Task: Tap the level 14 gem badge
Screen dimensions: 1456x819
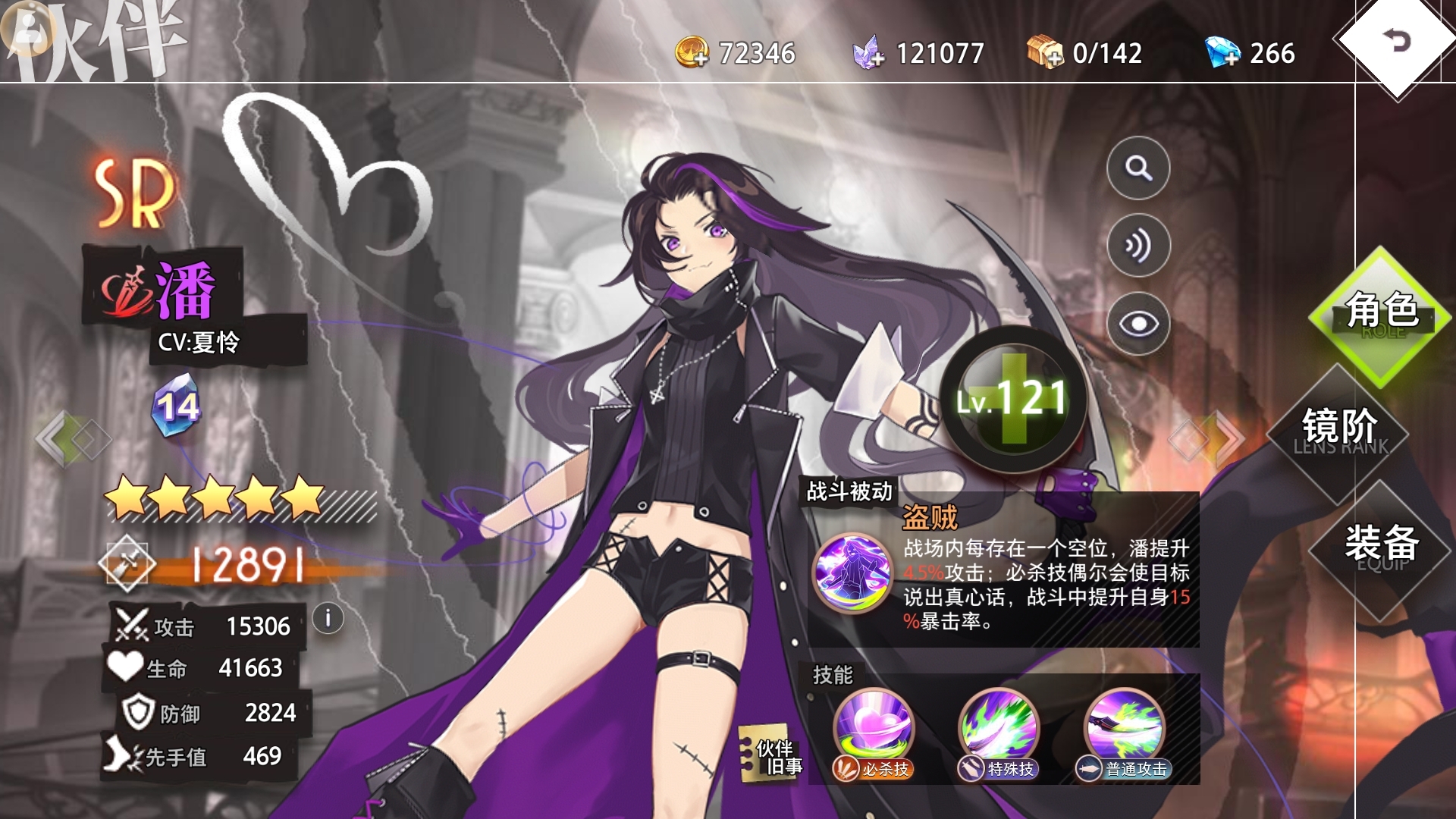Action: point(177,406)
